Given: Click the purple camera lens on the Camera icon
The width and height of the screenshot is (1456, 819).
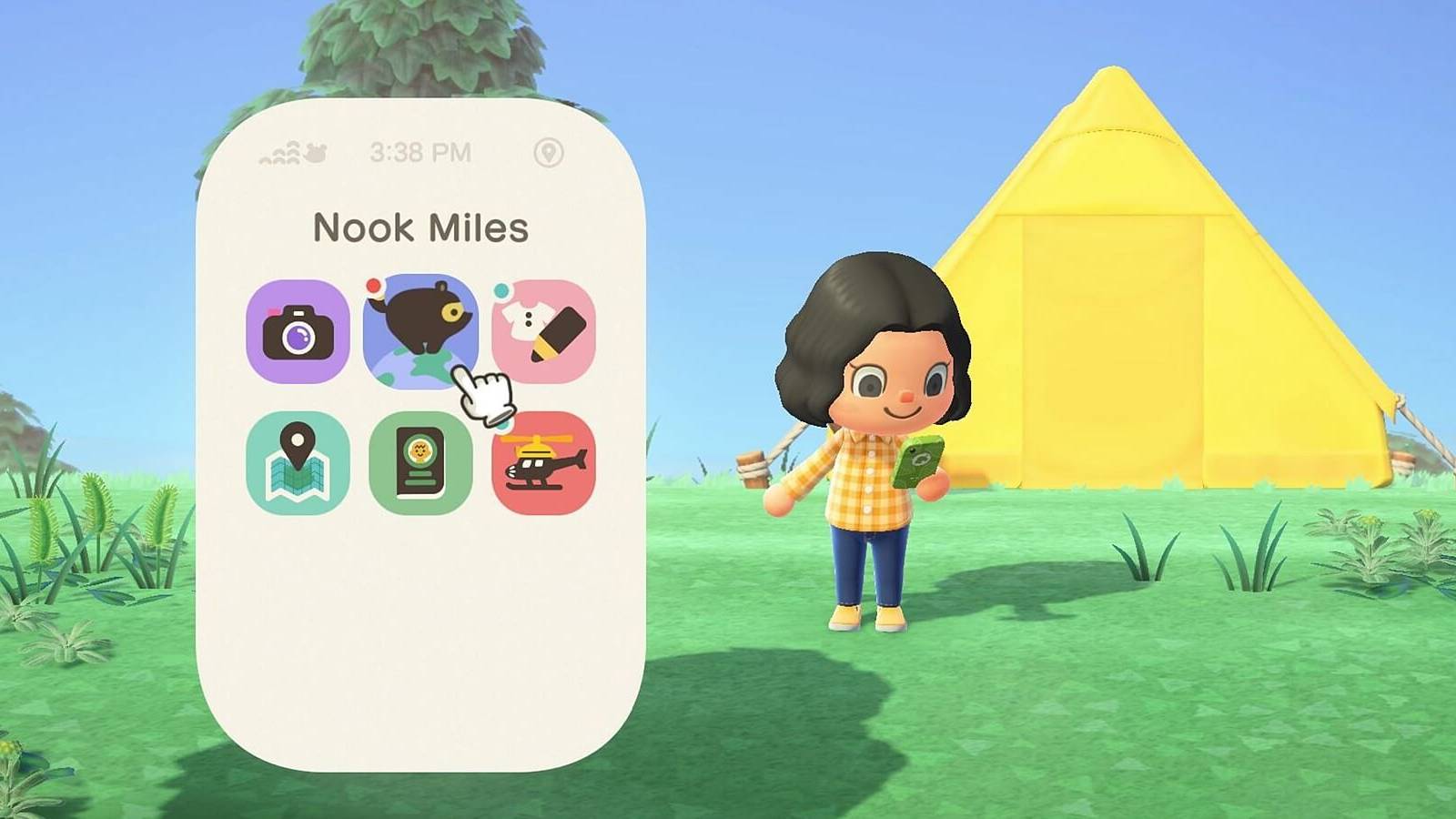Looking at the screenshot, I should point(299,339).
